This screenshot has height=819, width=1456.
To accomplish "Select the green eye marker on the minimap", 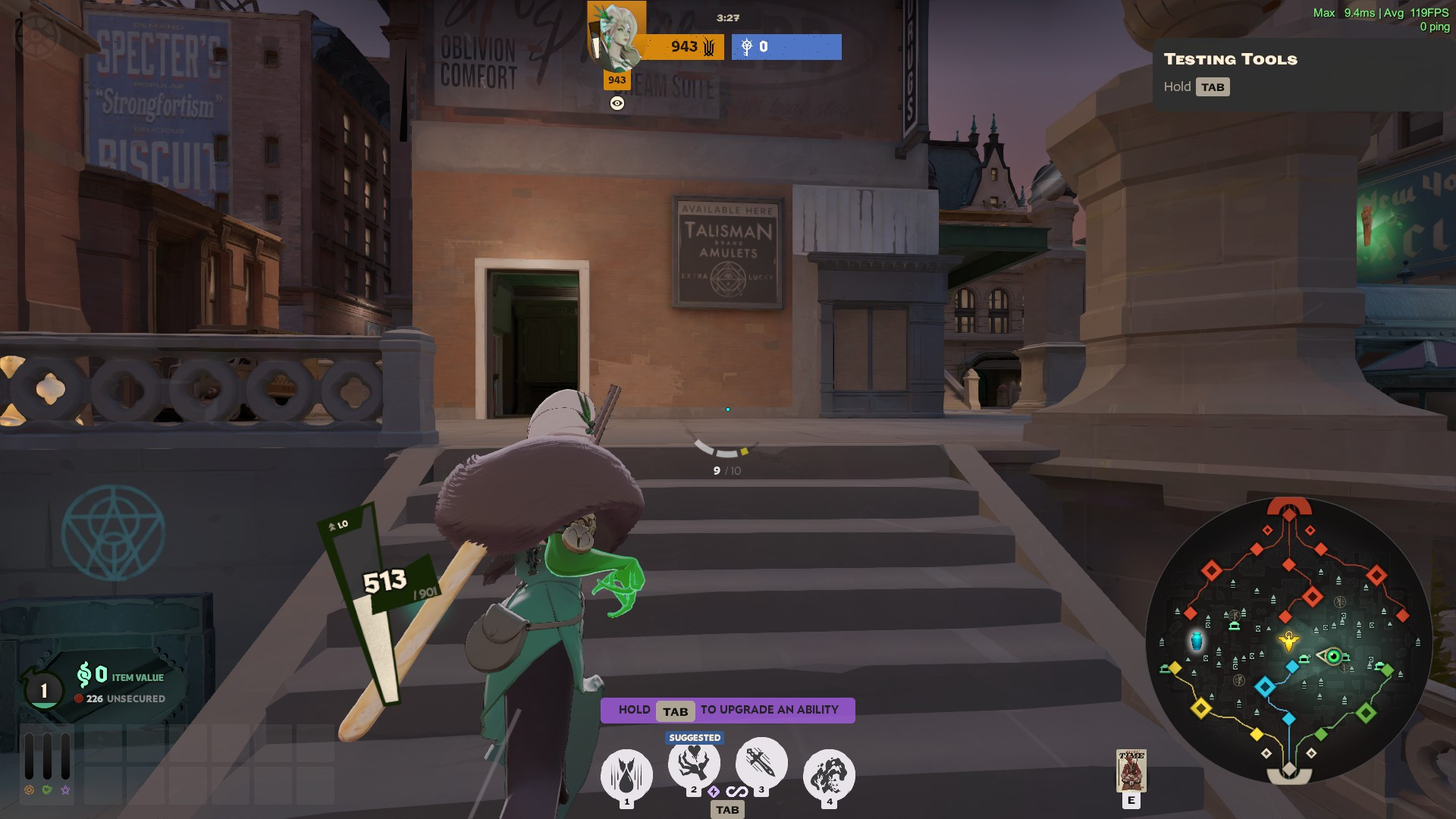I will click(x=1332, y=656).
